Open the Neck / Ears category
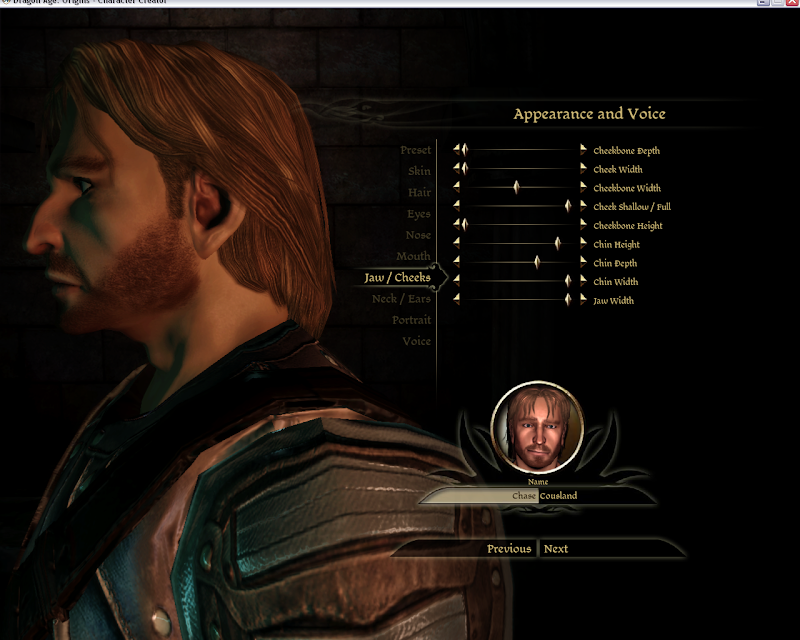800x640 pixels. (x=401, y=299)
